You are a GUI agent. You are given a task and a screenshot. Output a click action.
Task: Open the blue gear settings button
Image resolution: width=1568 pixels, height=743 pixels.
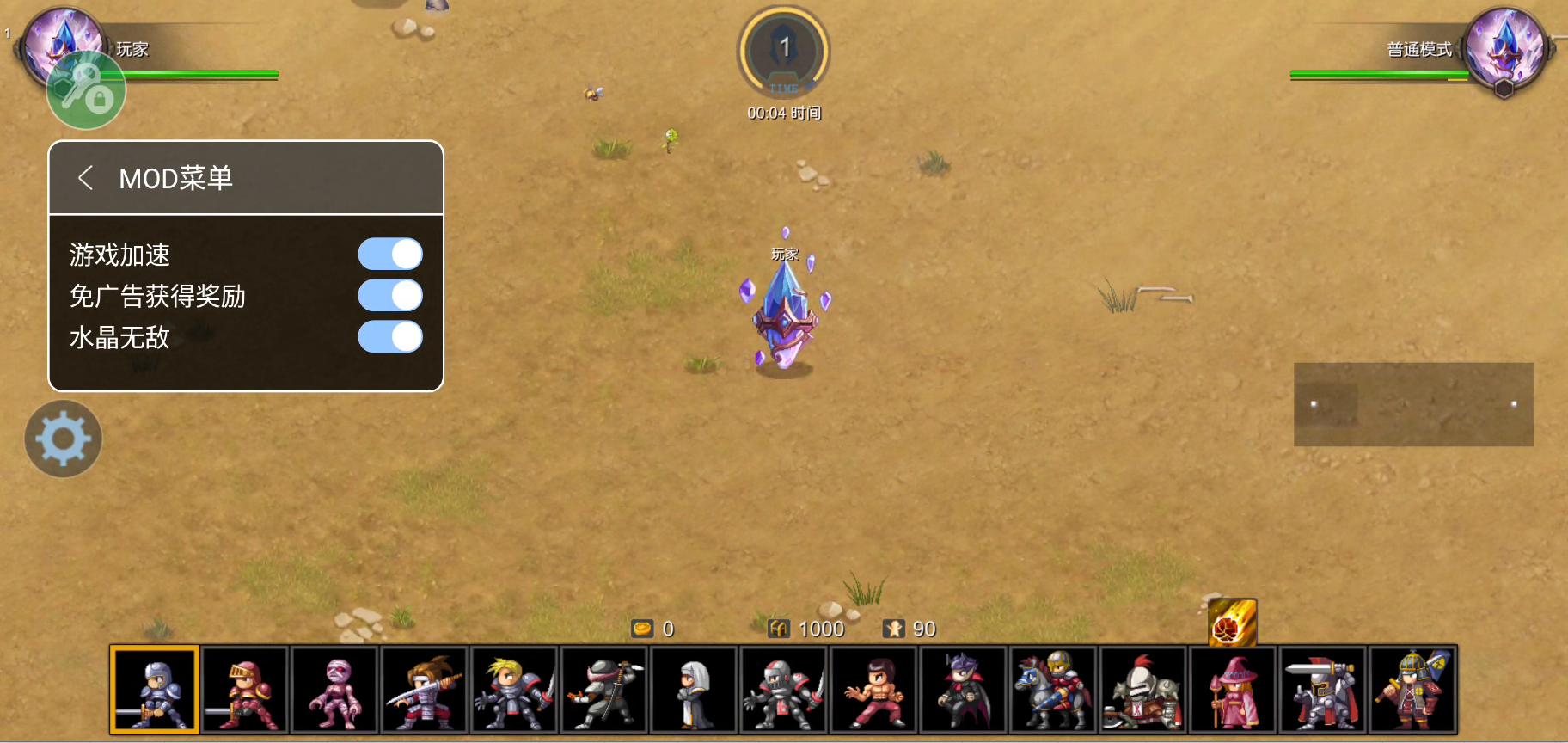[63, 439]
